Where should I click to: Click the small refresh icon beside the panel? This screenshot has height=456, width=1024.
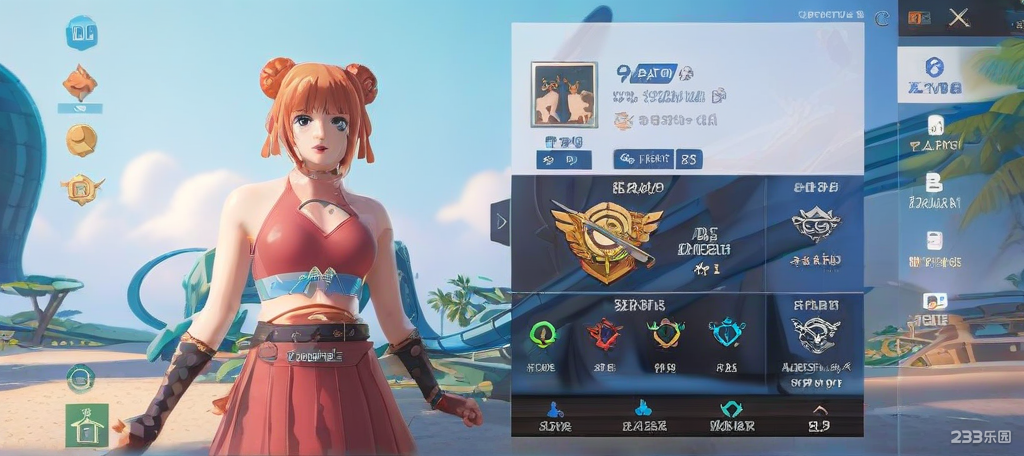[x=881, y=17]
